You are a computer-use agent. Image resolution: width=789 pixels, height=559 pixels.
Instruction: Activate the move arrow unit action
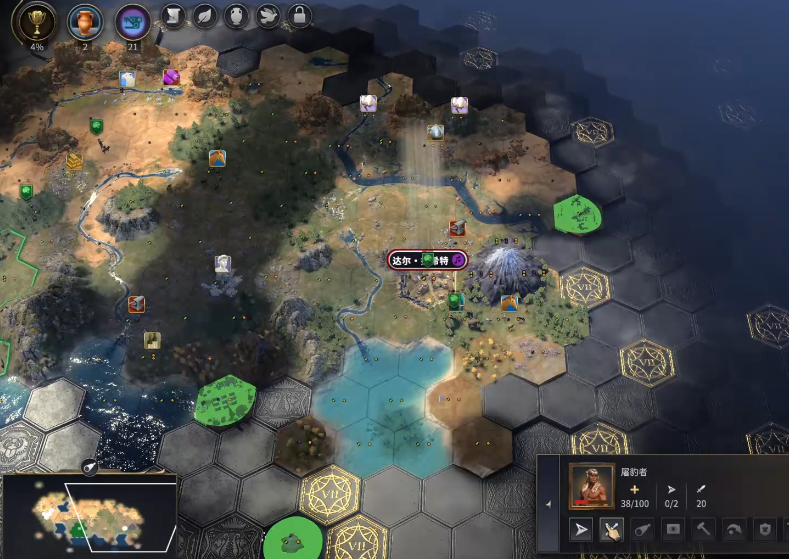click(582, 529)
